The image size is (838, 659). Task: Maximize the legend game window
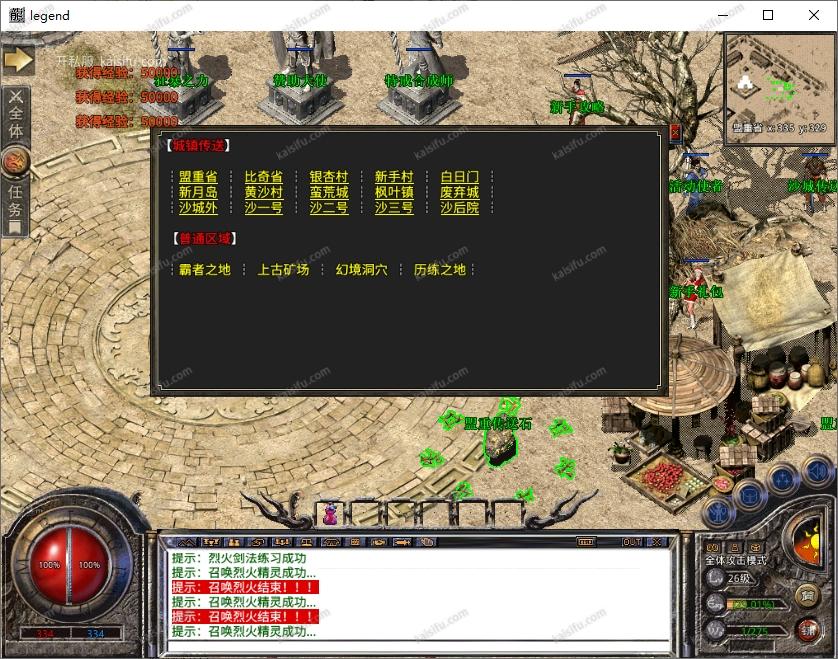768,15
